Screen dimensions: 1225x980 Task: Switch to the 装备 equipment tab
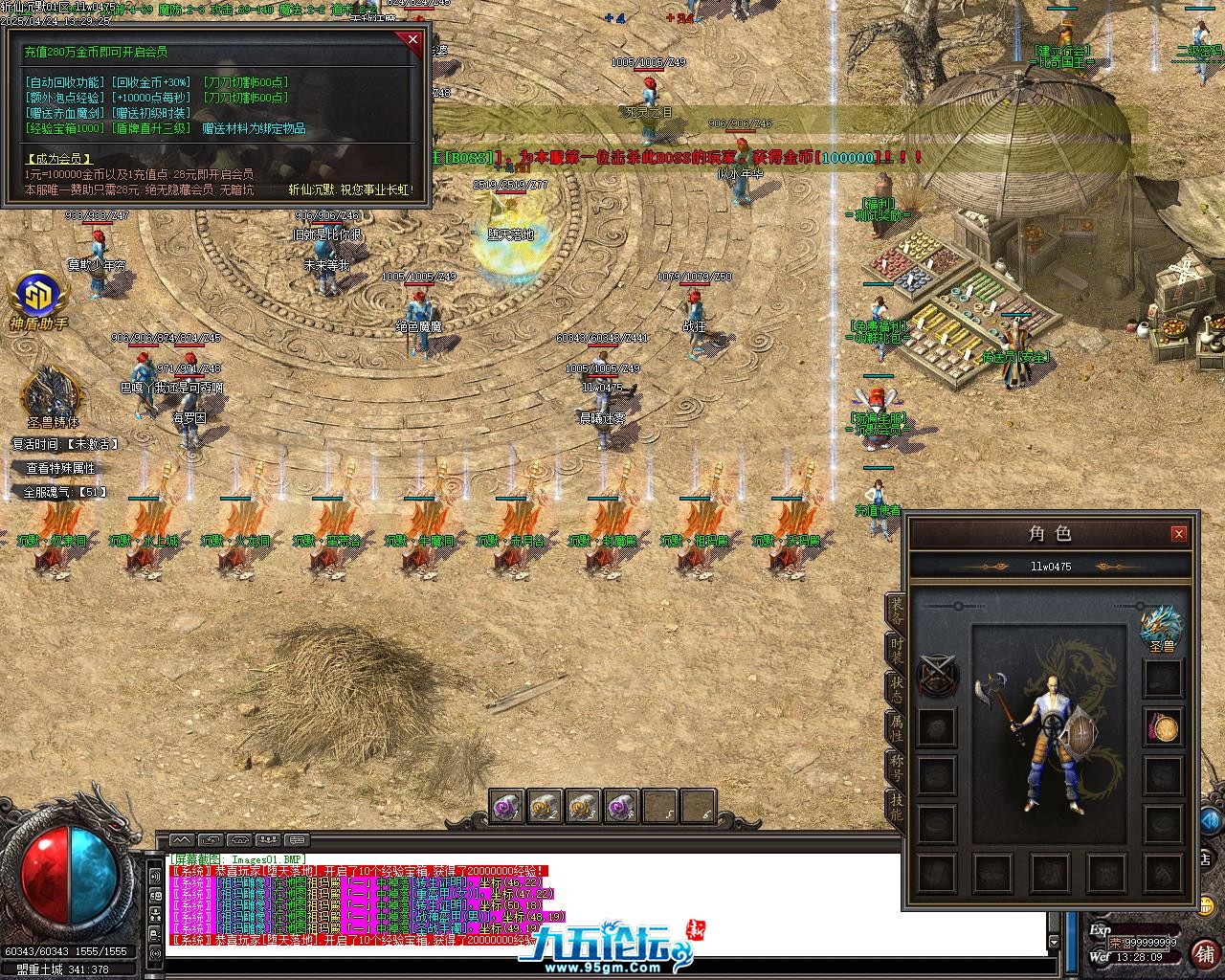(x=896, y=611)
